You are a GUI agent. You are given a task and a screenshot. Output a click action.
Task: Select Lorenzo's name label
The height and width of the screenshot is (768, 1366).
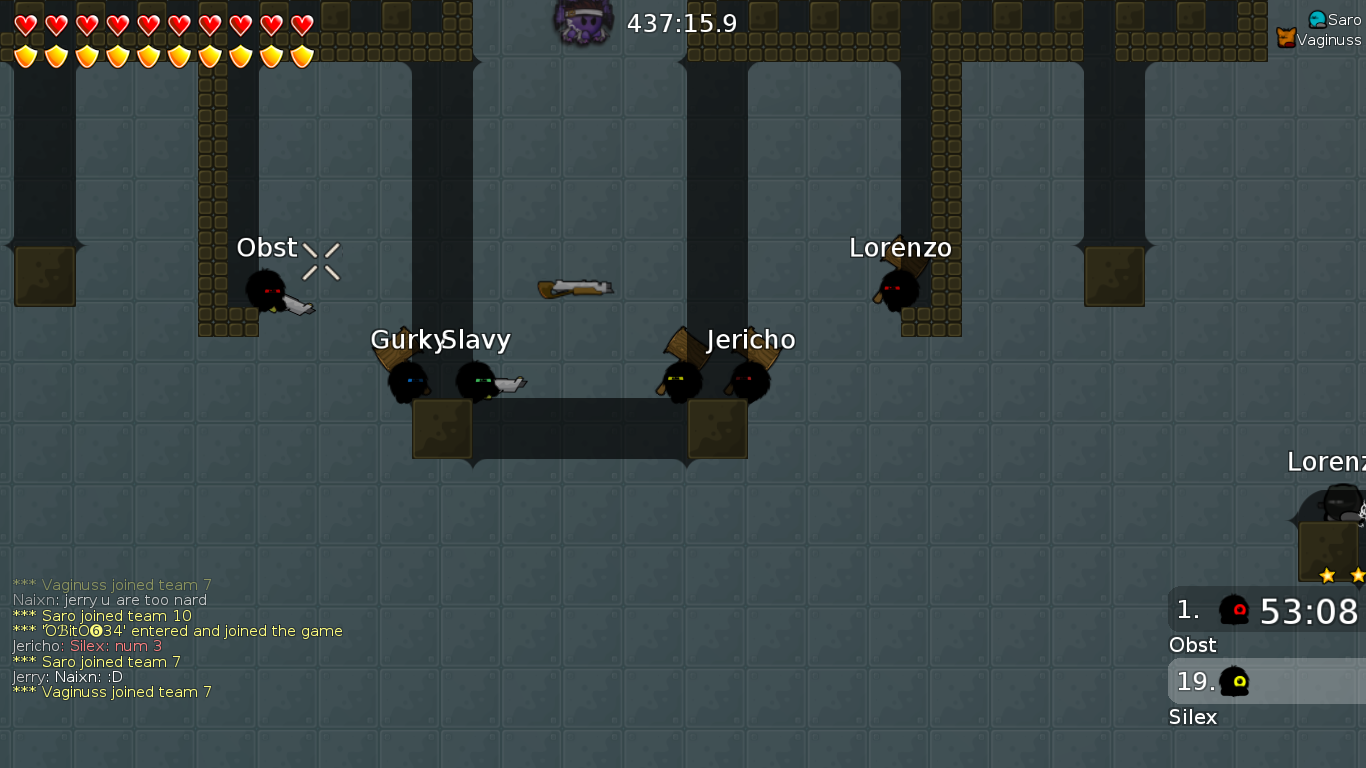[899, 247]
